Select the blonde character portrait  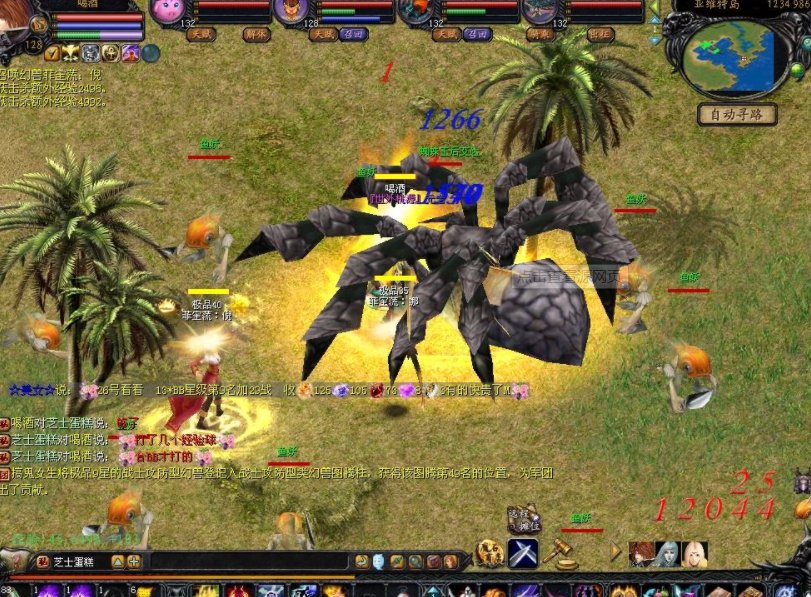coord(692,553)
